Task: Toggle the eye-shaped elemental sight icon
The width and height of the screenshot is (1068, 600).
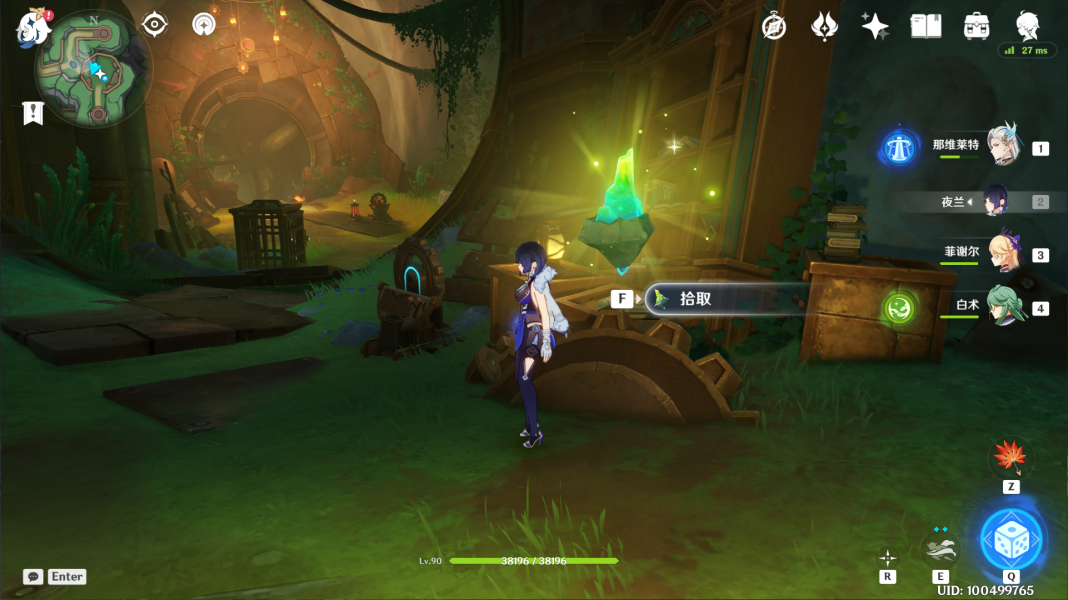Action: [x=155, y=24]
